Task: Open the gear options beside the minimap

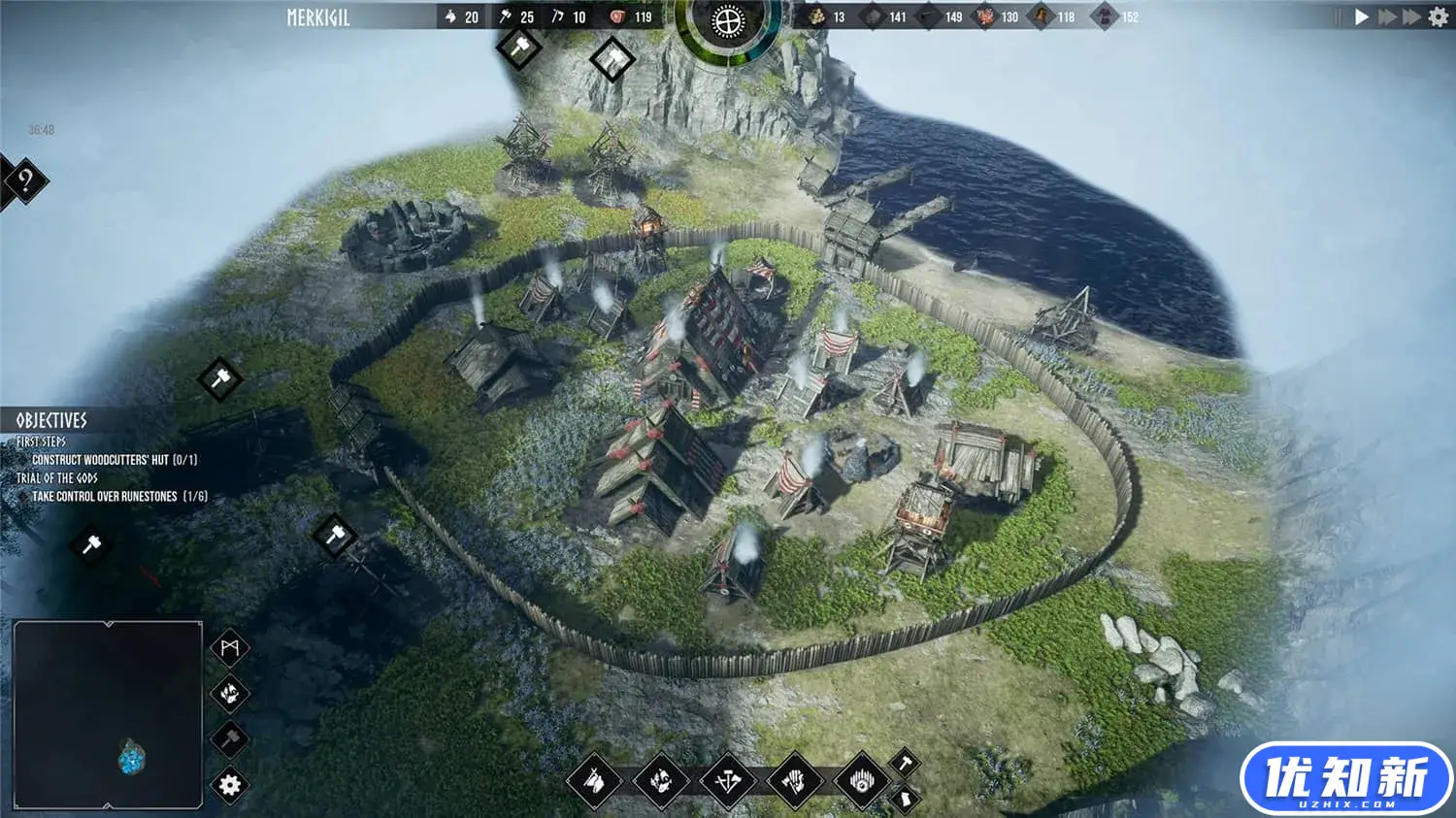Action: (x=230, y=785)
